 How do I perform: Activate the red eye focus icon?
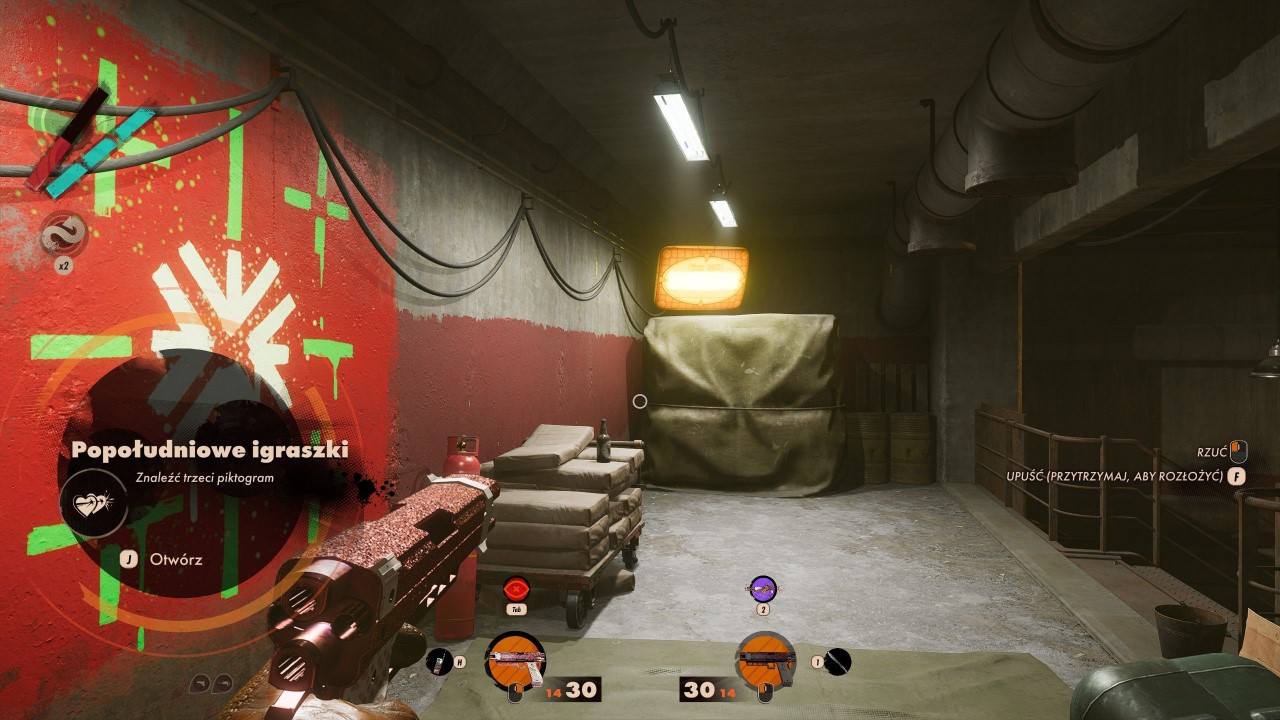pyautogui.click(x=516, y=588)
